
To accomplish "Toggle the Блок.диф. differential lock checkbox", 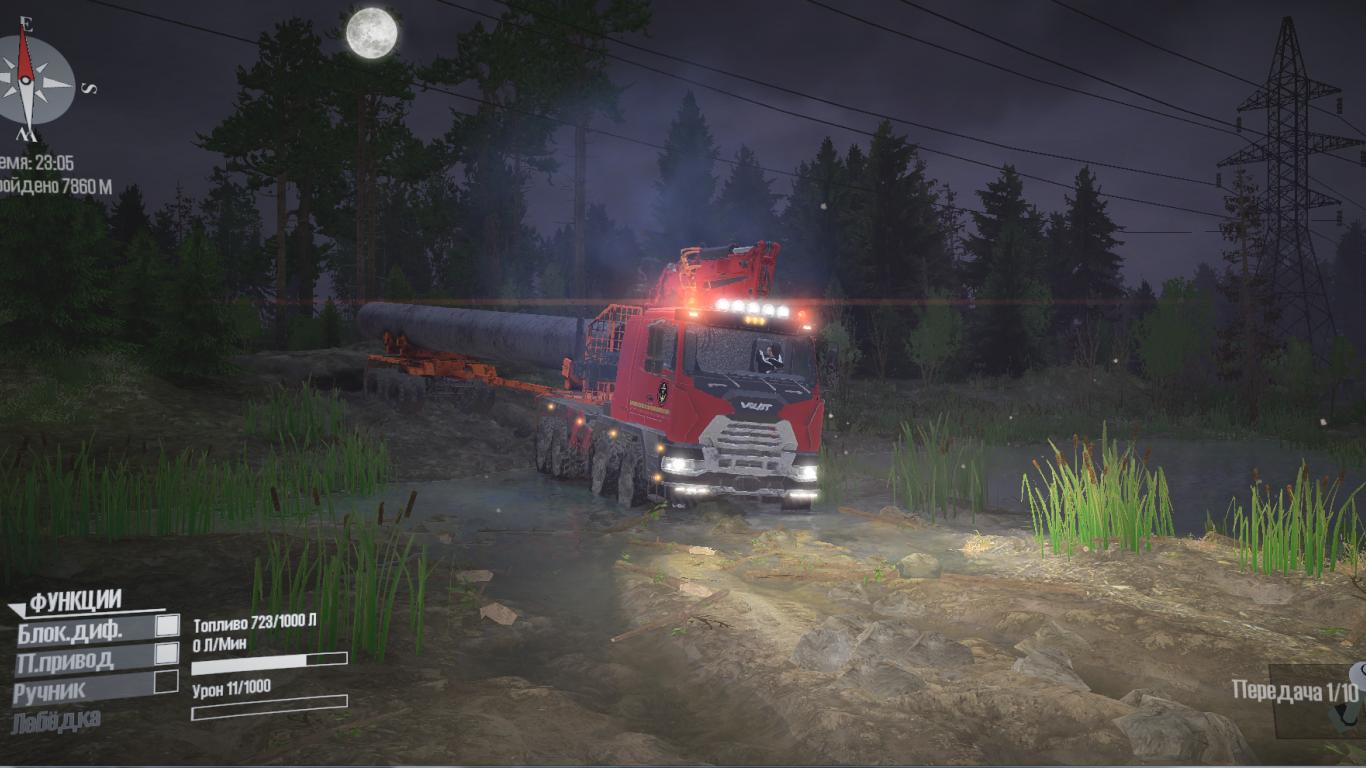I will (167, 626).
